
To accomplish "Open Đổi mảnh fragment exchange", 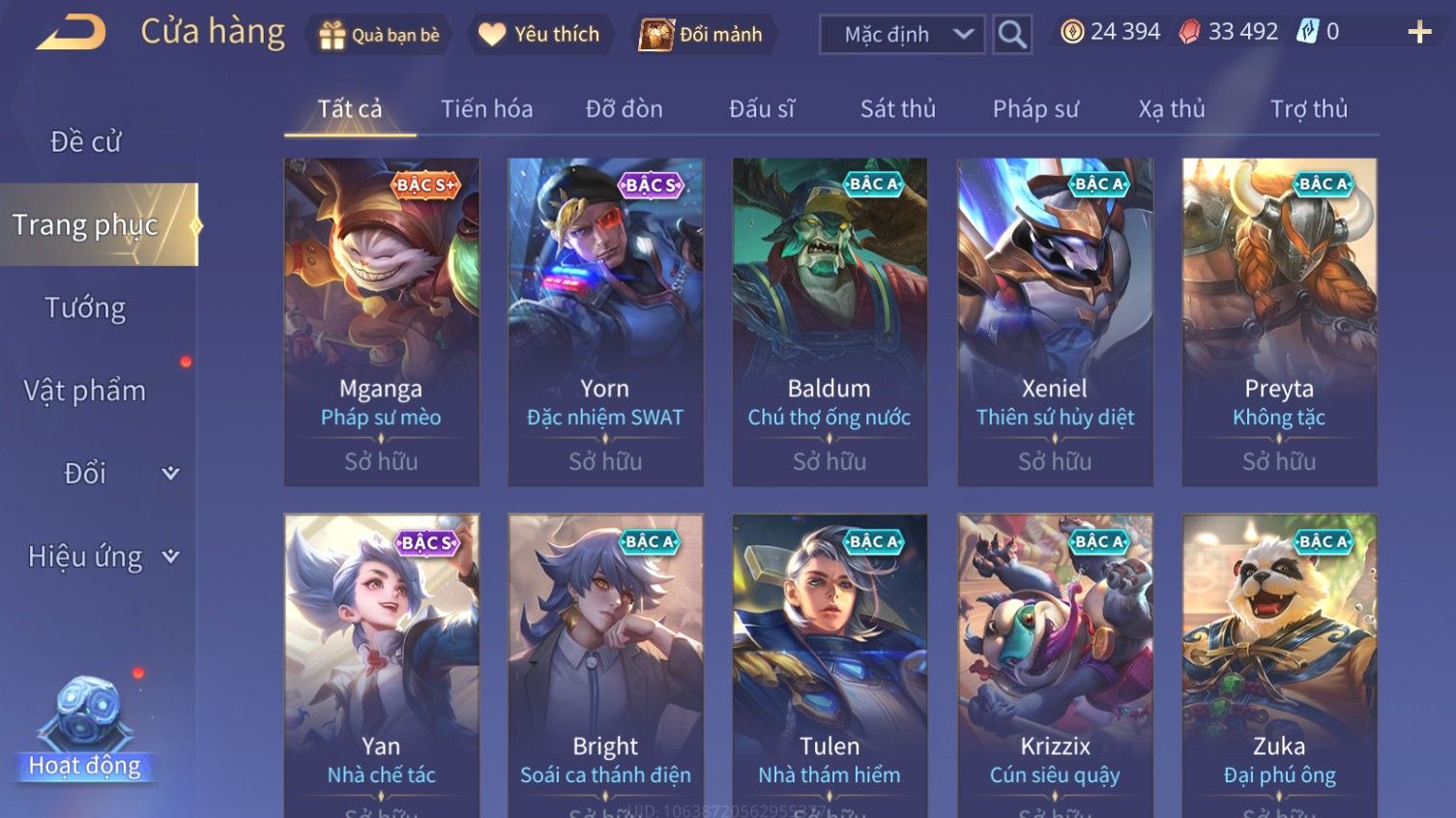I will pyautogui.click(x=701, y=35).
